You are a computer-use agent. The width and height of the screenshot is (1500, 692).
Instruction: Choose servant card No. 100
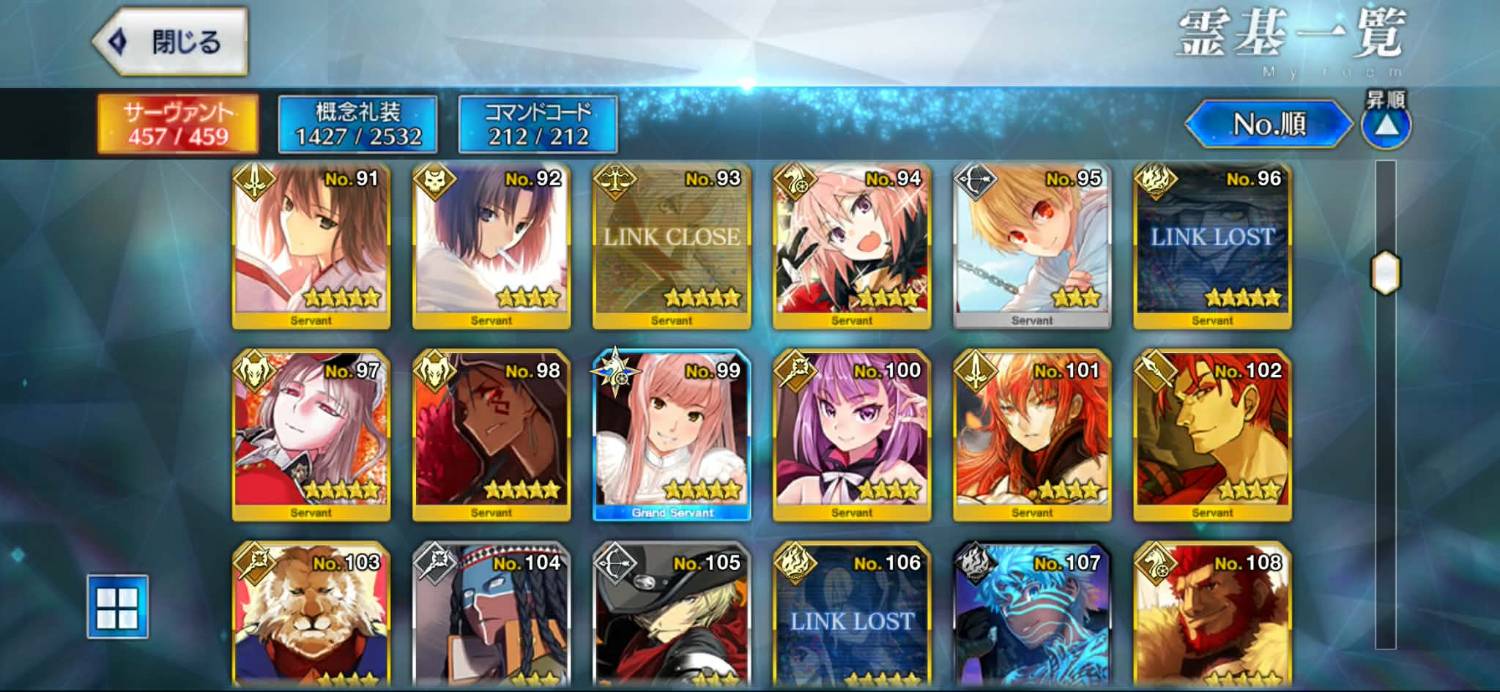click(851, 435)
